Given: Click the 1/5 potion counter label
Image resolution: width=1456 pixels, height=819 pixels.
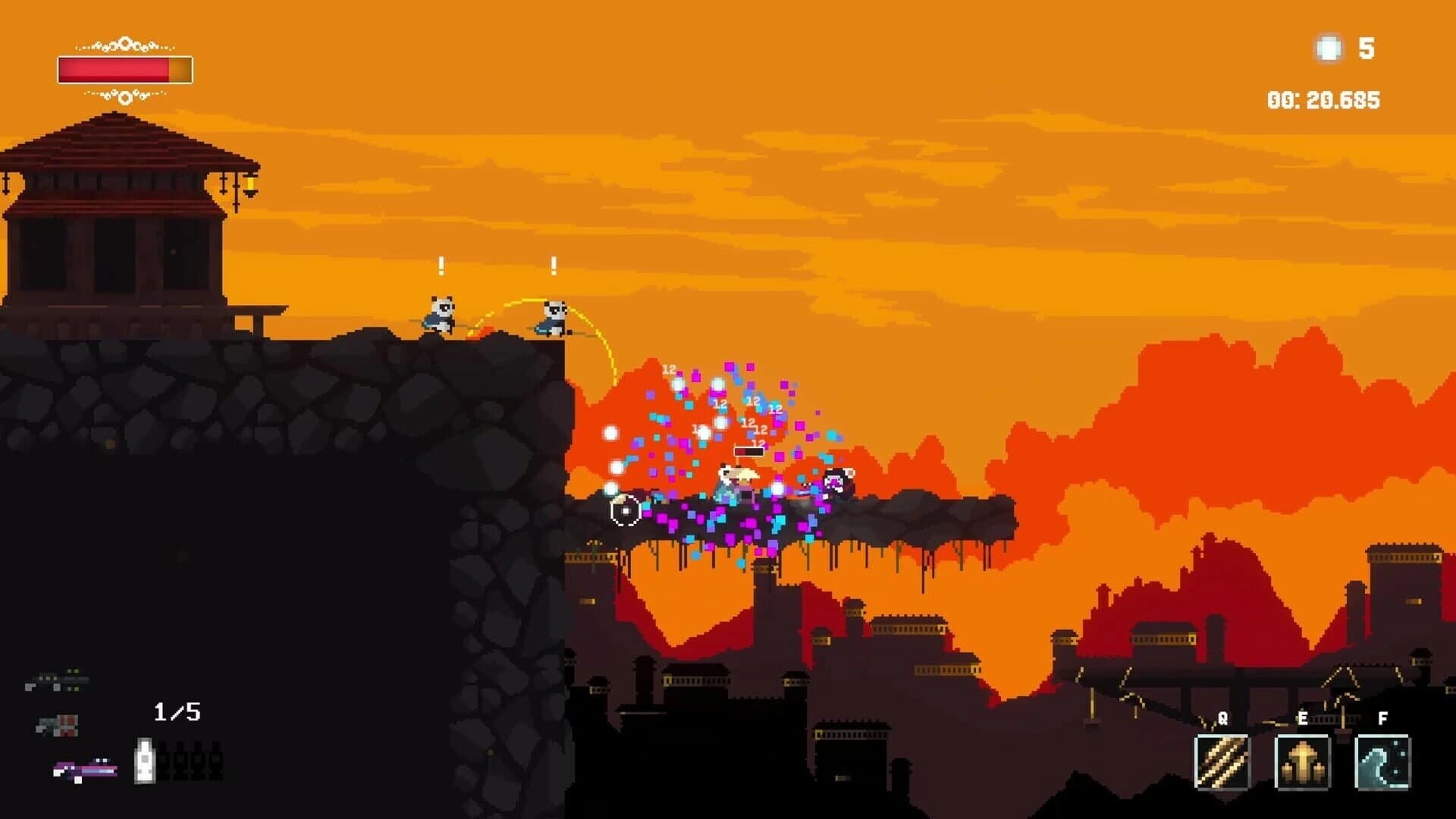Looking at the screenshot, I should point(176,711).
